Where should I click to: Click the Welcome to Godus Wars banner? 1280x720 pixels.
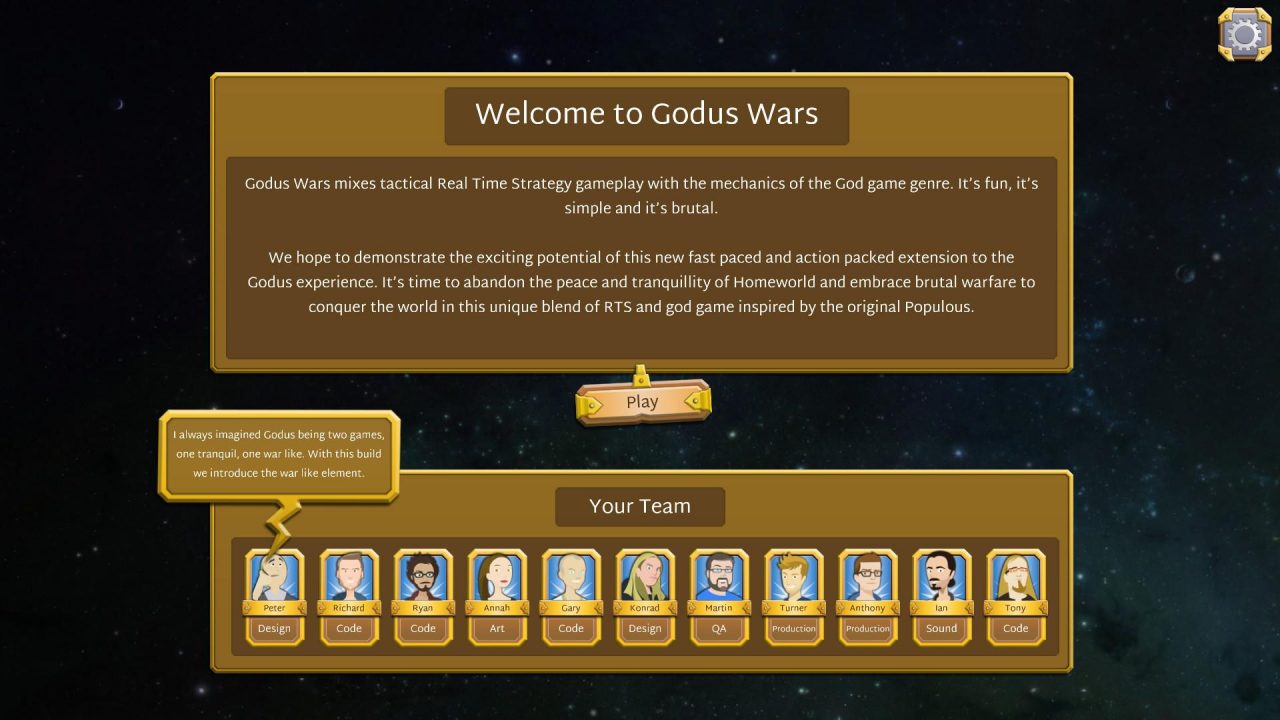(x=646, y=114)
